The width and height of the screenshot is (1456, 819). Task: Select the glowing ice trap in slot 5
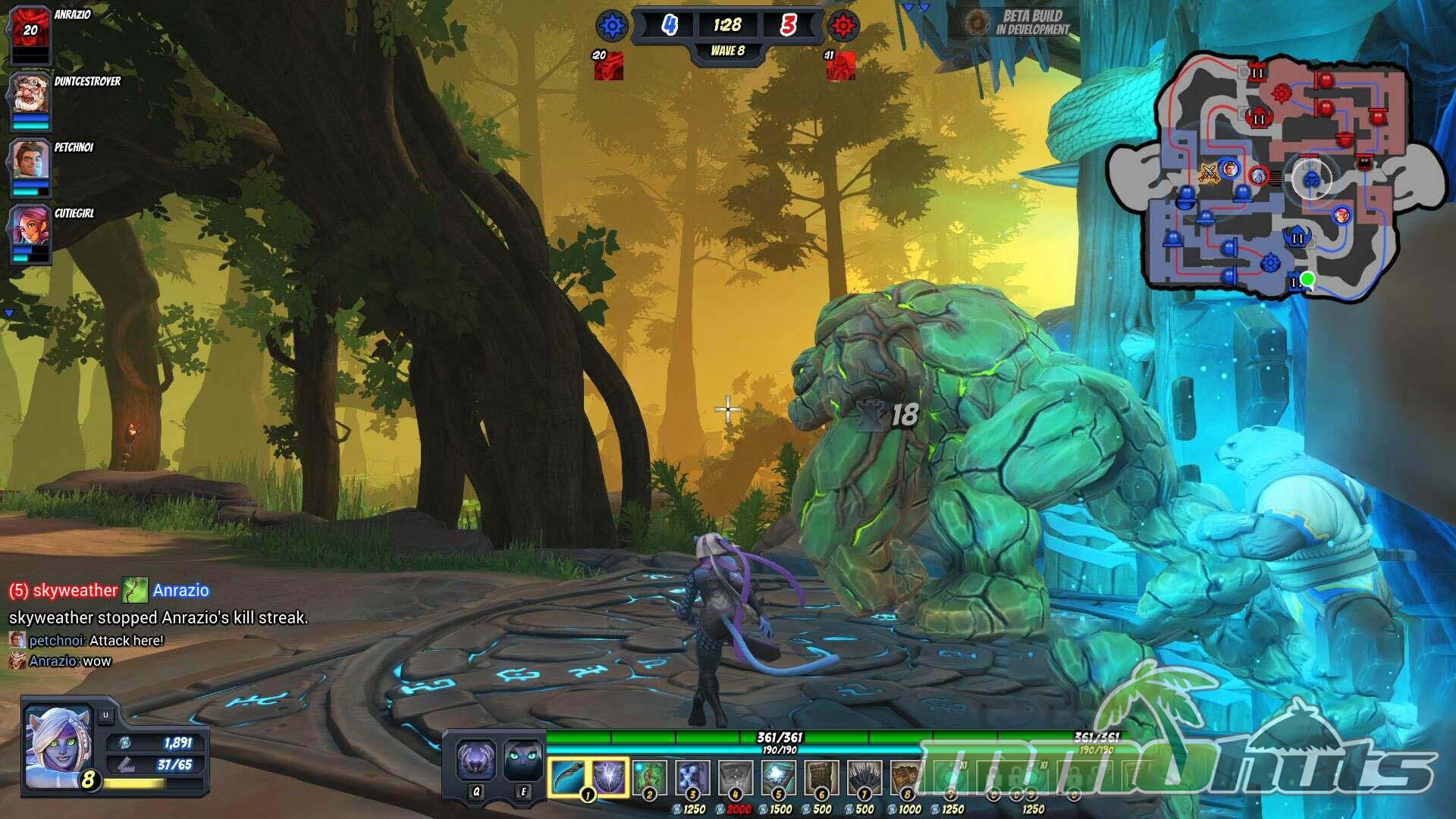tap(778, 778)
